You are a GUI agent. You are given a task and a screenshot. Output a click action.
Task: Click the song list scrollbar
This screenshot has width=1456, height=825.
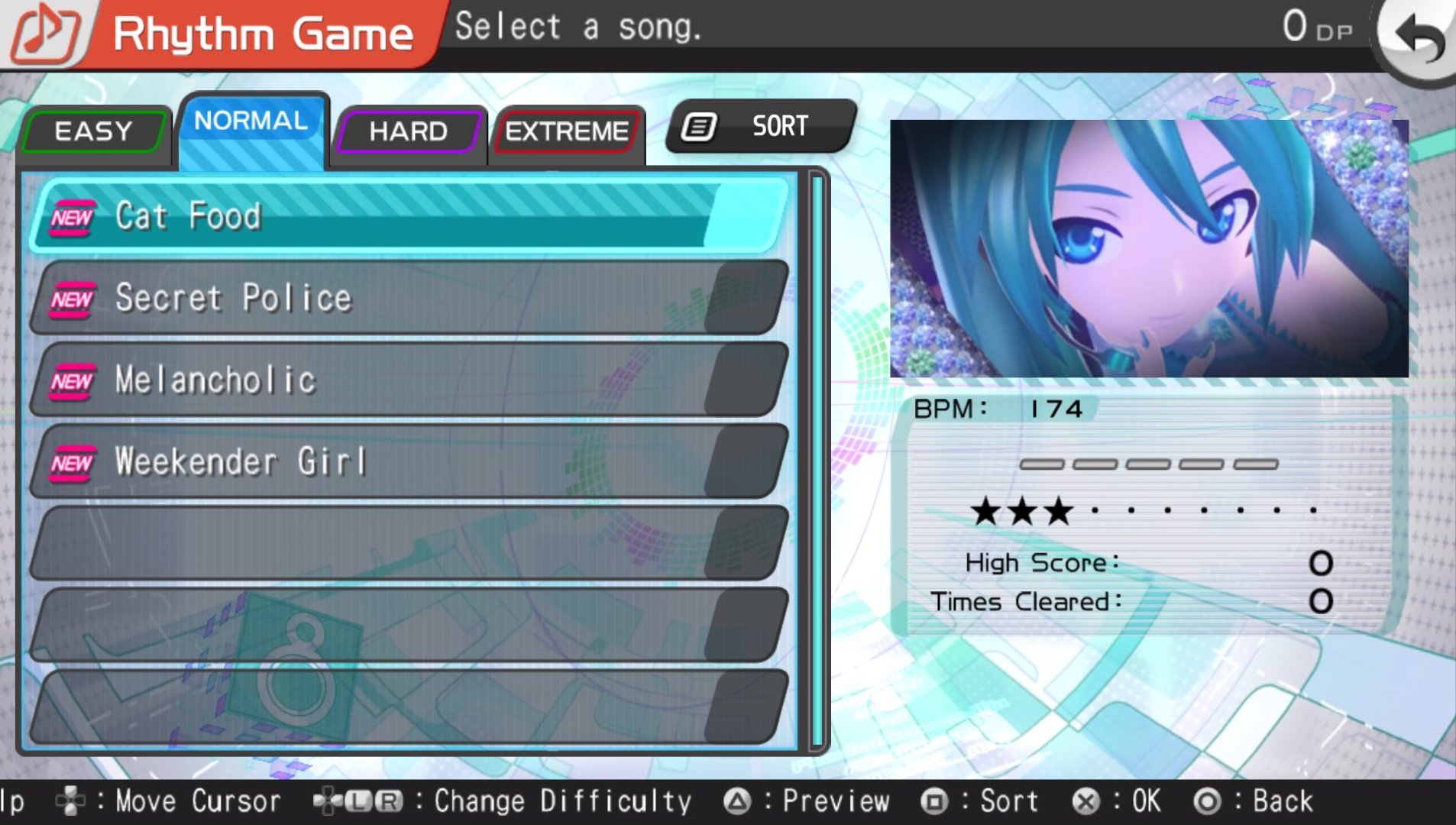click(x=817, y=460)
